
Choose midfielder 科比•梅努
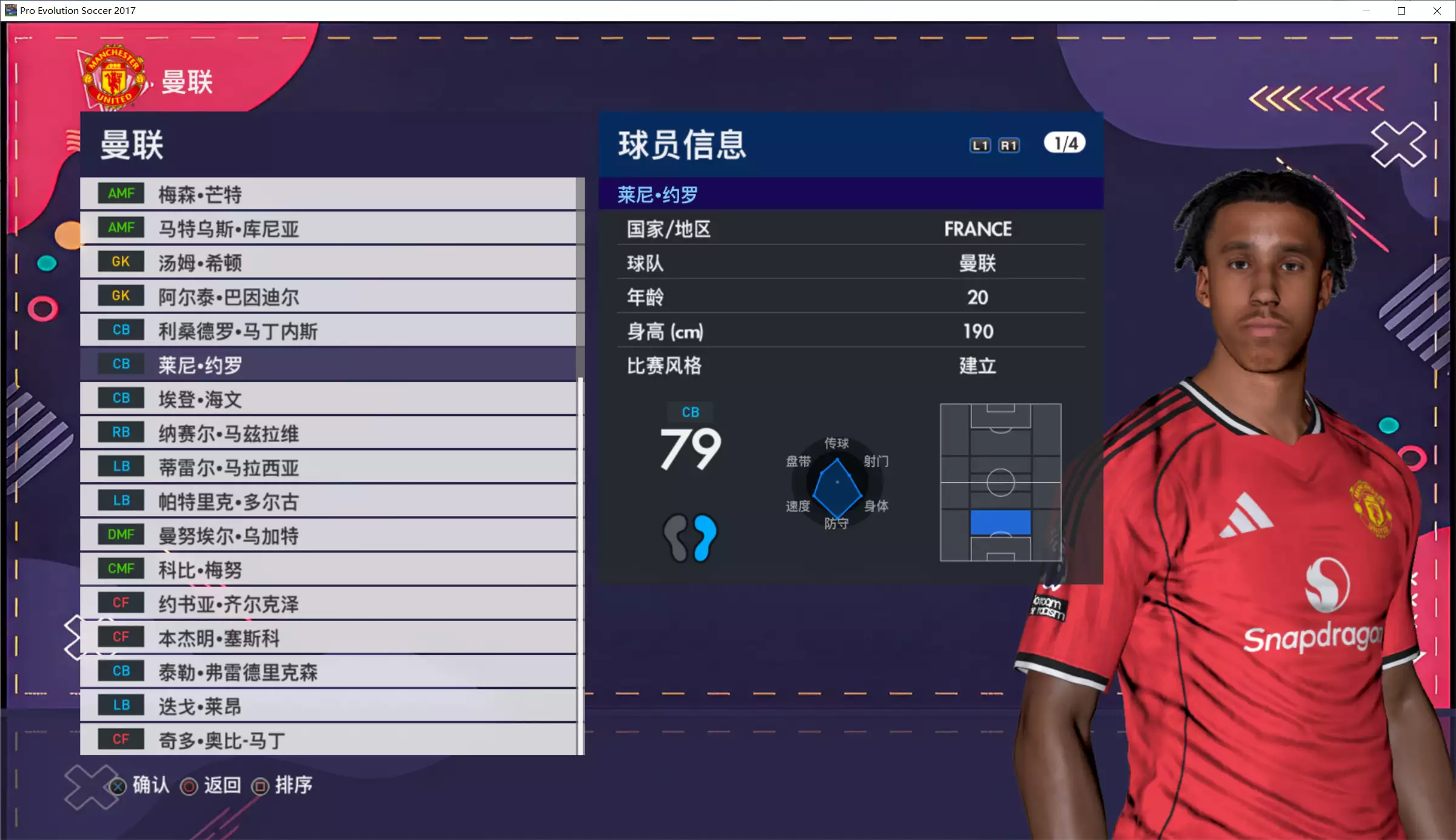327,570
